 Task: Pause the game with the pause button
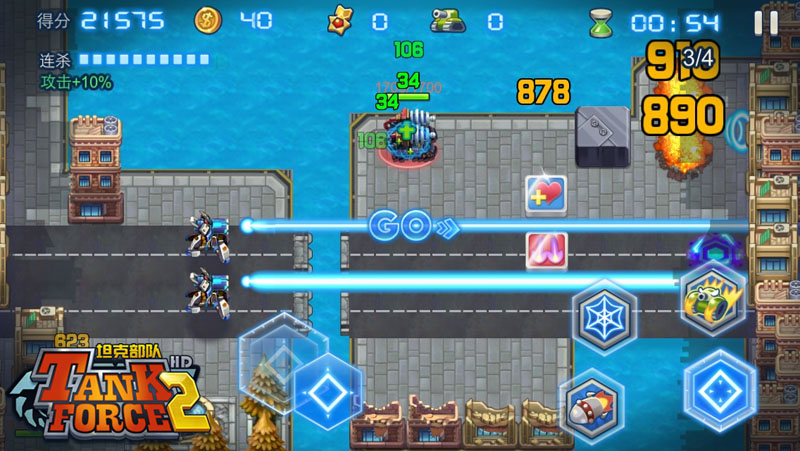click(x=766, y=22)
